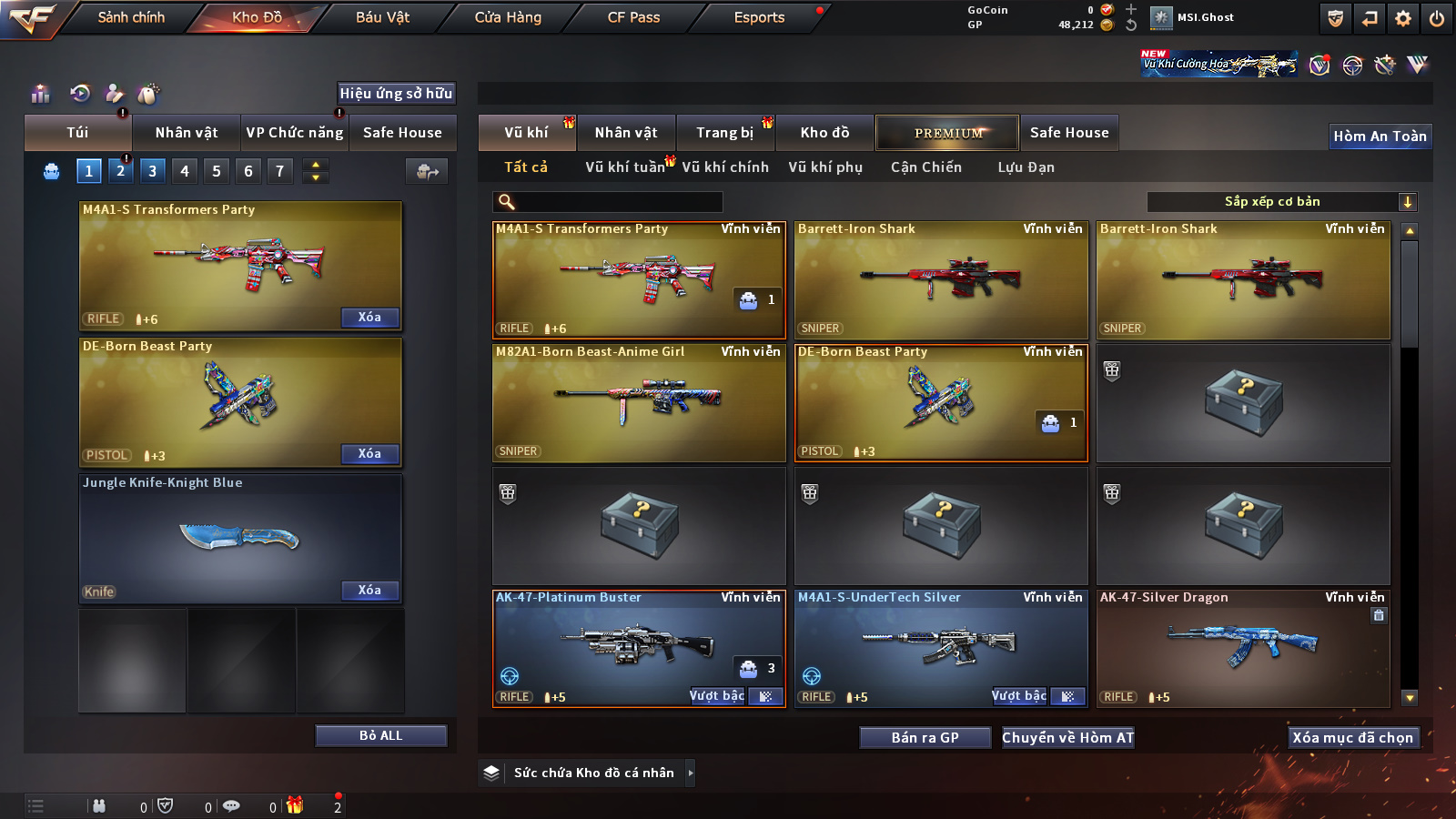Viewport: 1456px width, 819px height.
Task: Open the settings gear icon
Action: (x=1403, y=18)
